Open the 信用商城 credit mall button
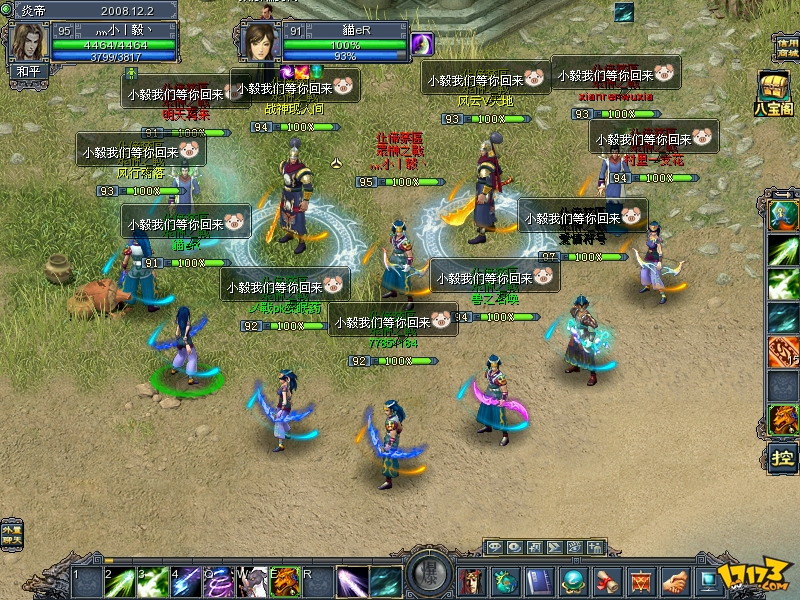Viewport: 800px width, 600px height. (786, 48)
